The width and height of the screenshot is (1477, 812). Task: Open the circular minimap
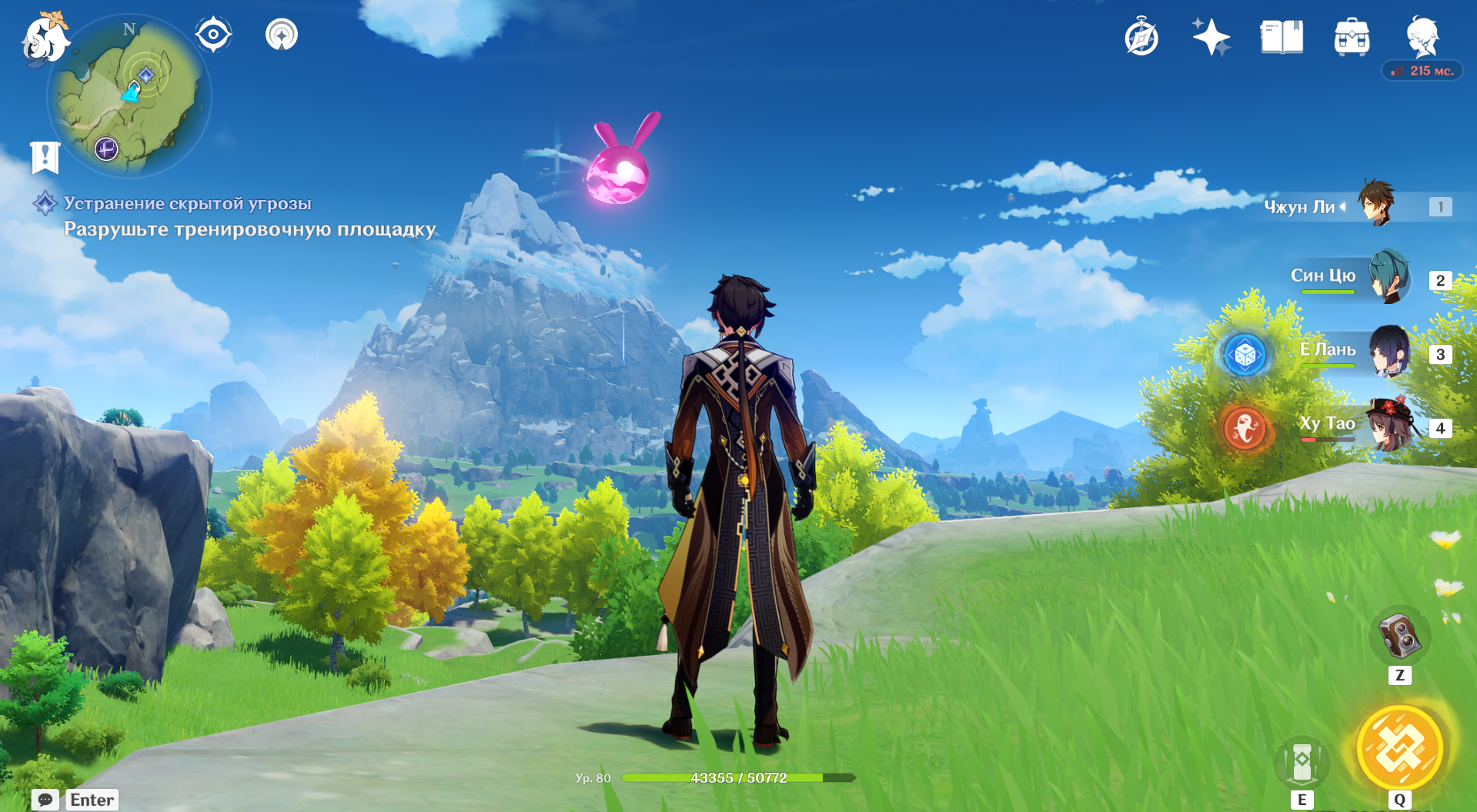point(129,97)
